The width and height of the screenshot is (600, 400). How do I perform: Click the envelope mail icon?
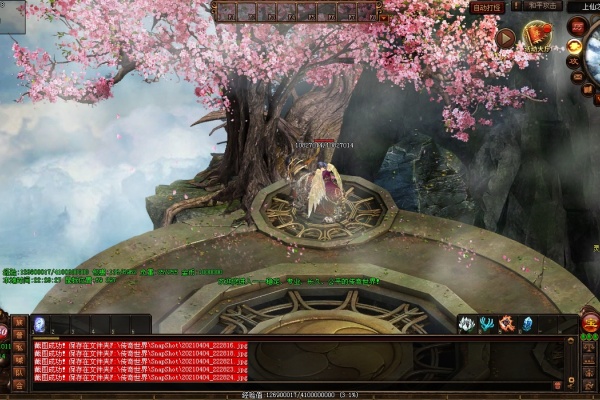[x=576, y=76]
